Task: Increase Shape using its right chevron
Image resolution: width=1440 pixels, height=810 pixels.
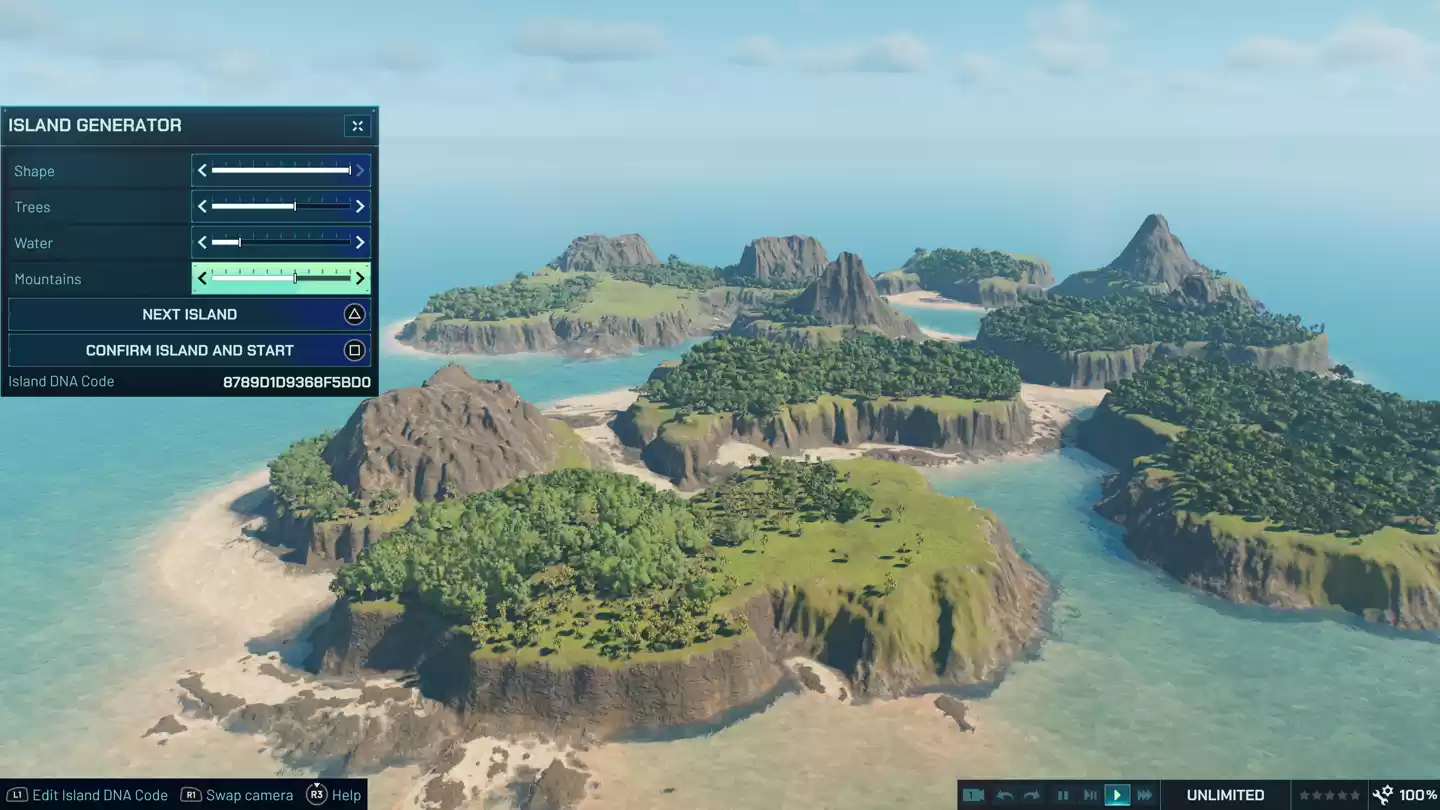Action: point(360,170)
